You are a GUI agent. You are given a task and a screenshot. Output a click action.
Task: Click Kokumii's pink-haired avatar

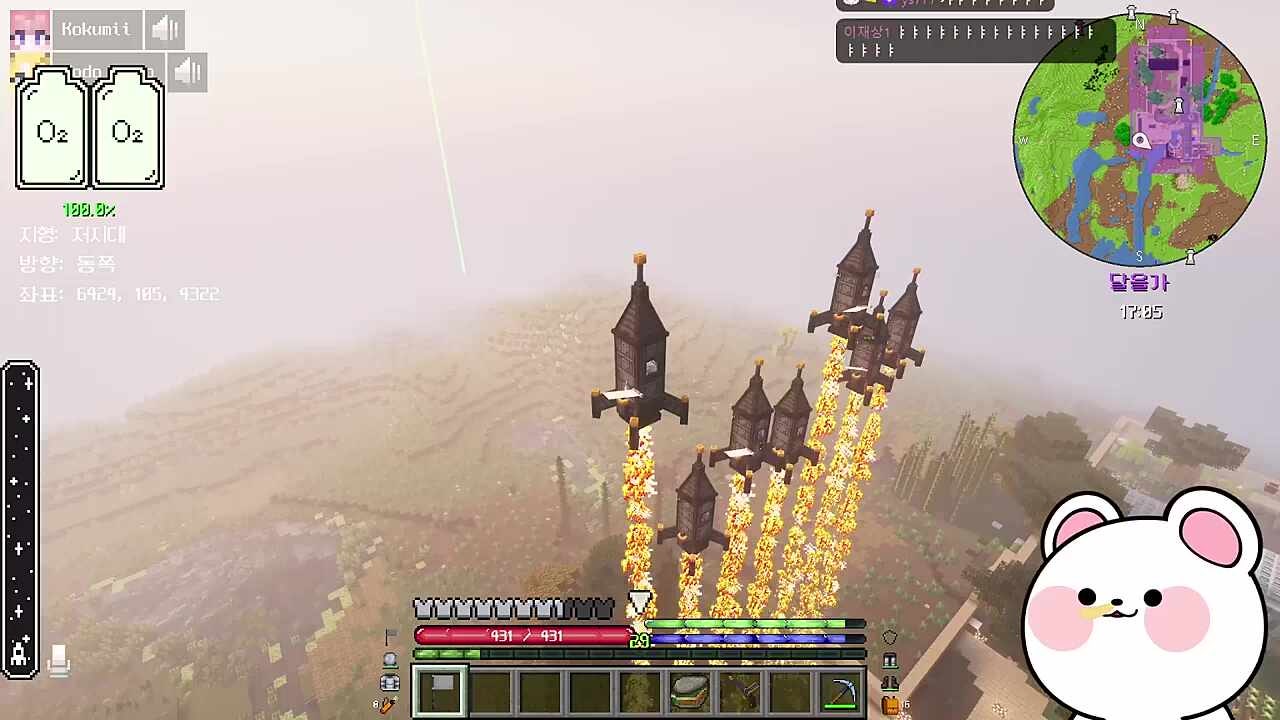(x=30, y=30)
